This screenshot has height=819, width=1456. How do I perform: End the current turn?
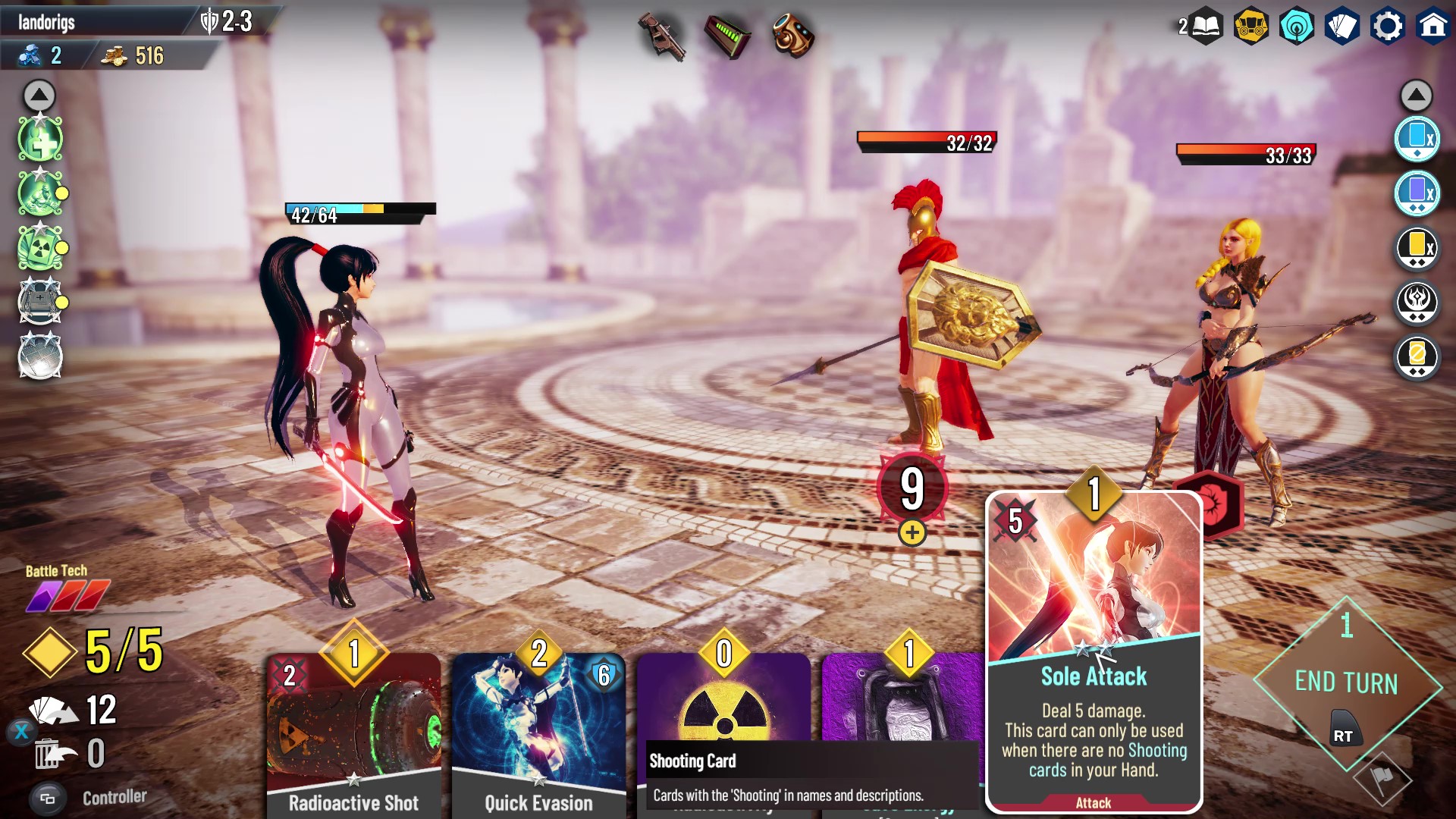(1346, 682)
